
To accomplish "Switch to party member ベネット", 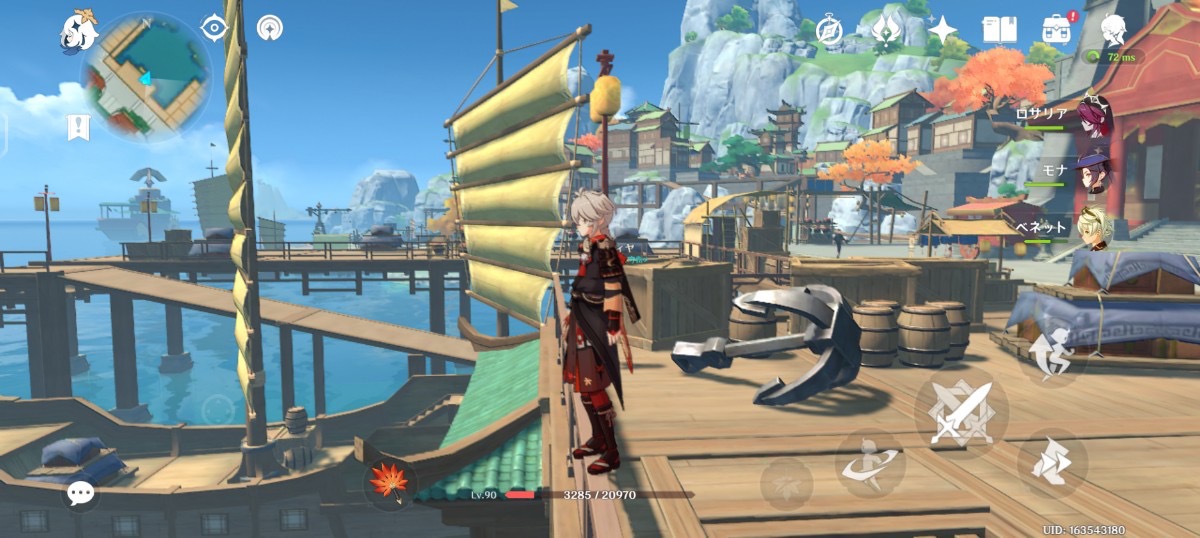I will (1094, 228).
